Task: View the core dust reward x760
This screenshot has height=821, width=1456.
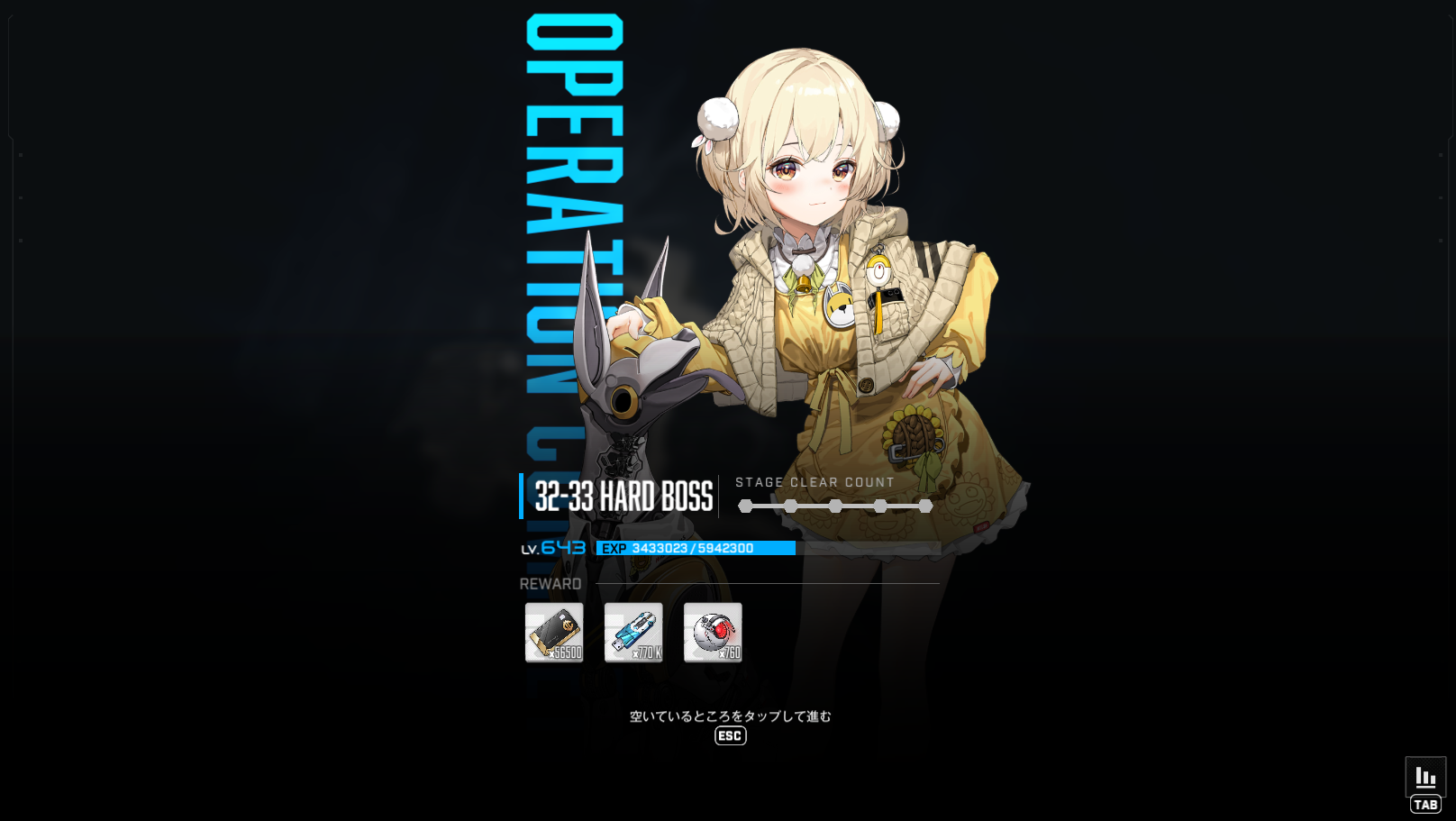Action: 713,633
